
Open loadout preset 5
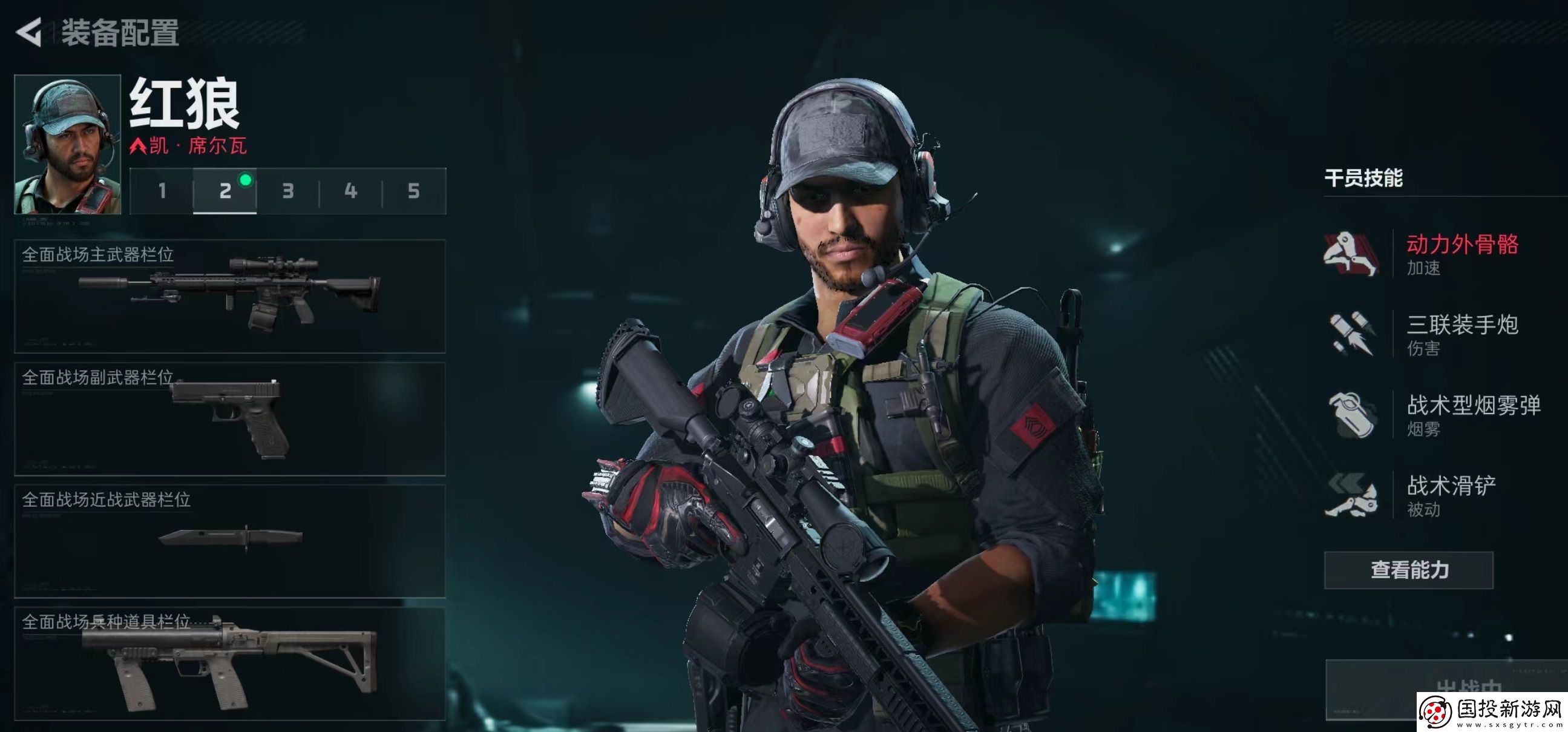pyautogui.click(x=414, y=191)
